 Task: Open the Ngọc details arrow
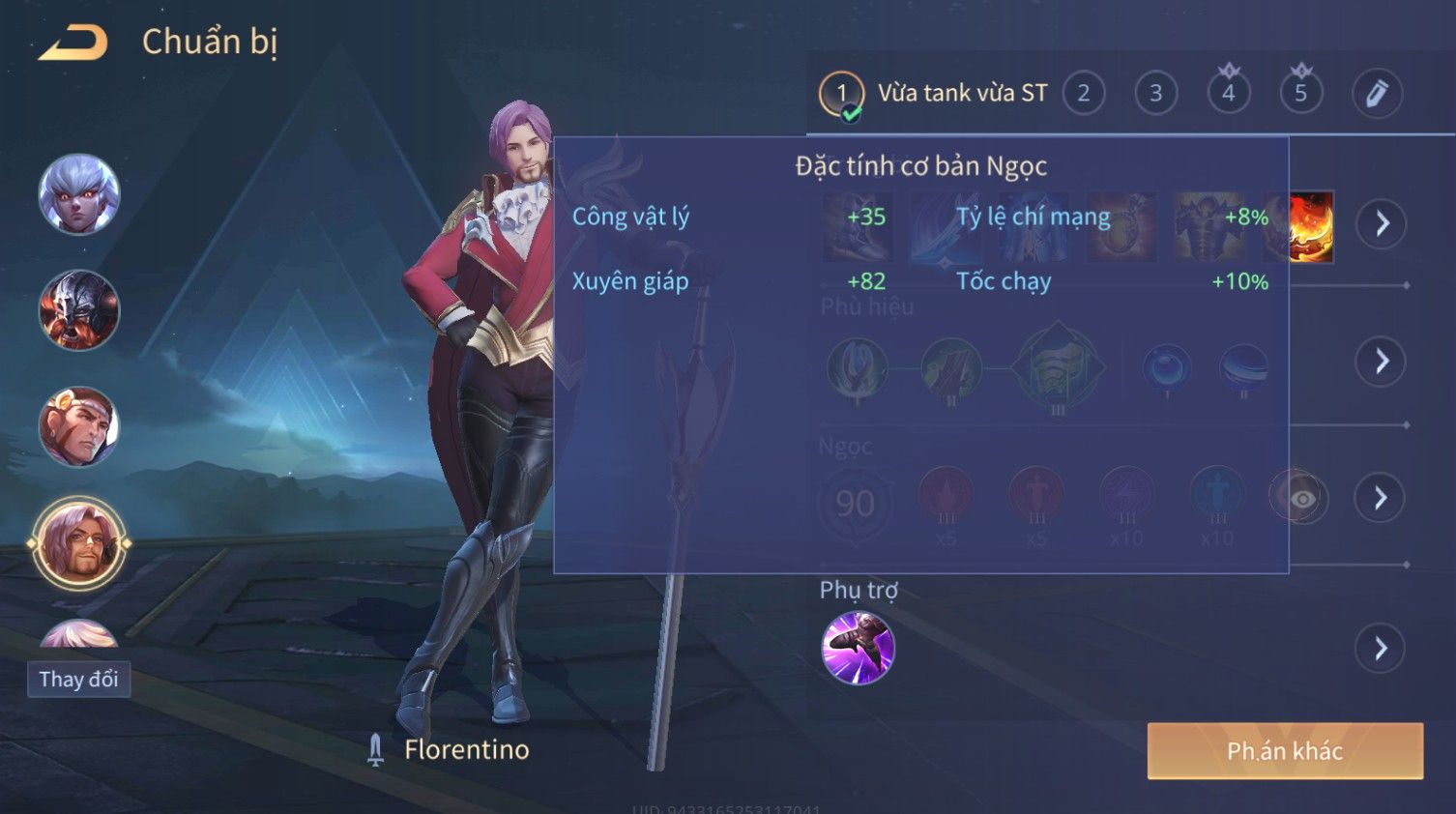point(1382,498)
